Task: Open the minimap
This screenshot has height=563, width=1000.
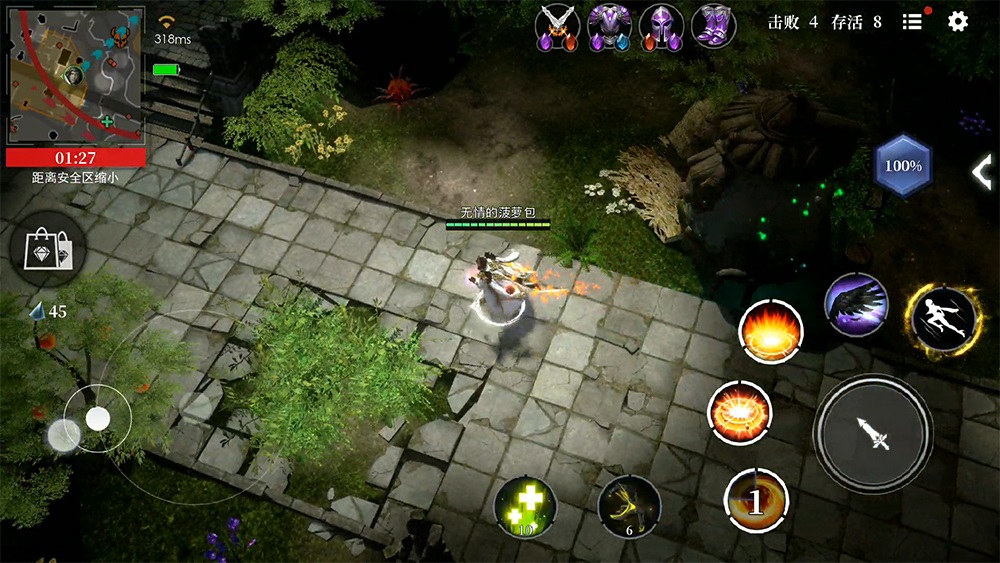Action: (76, 74)
